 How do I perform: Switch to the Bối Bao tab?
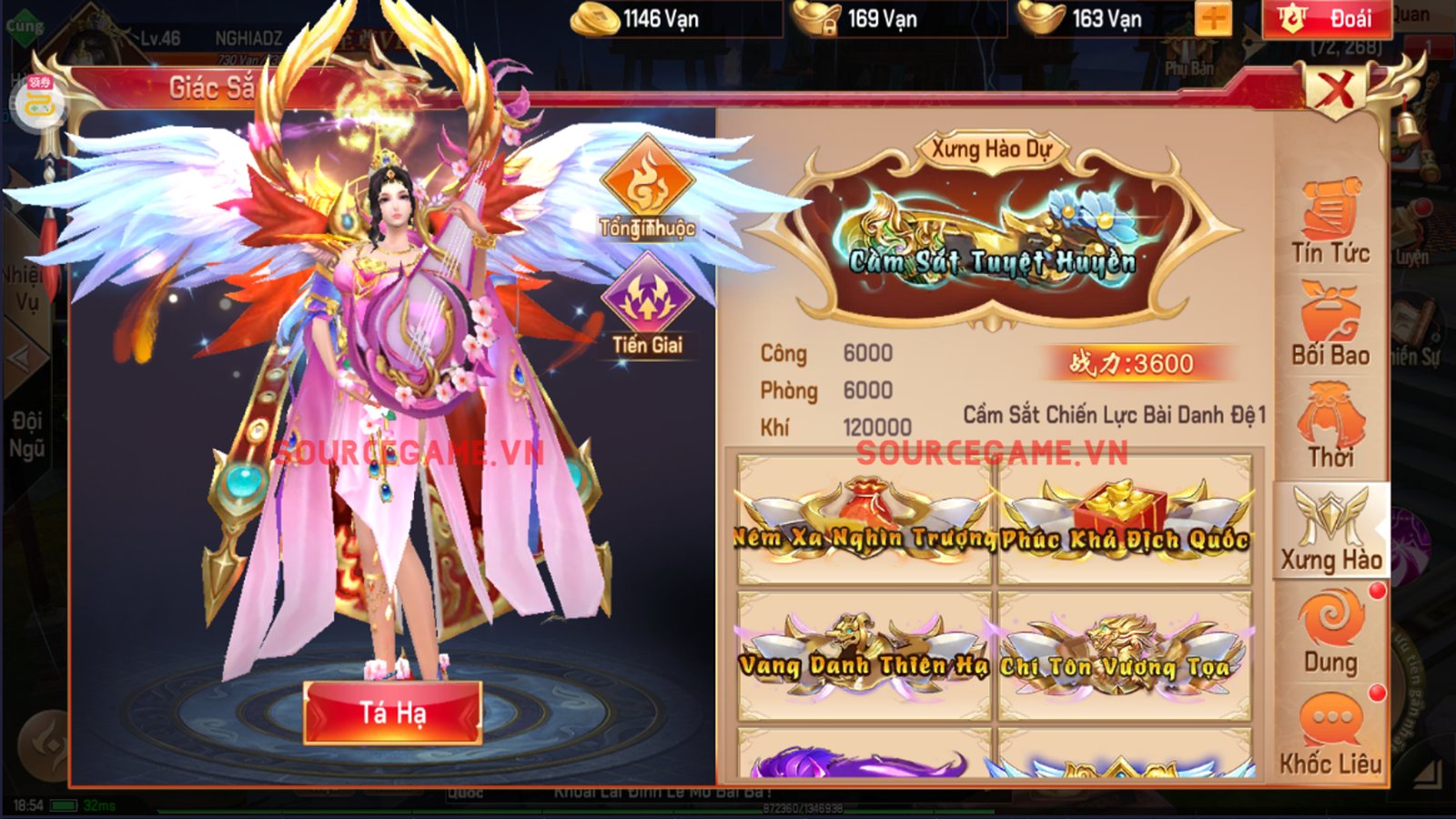[1330, 325]
